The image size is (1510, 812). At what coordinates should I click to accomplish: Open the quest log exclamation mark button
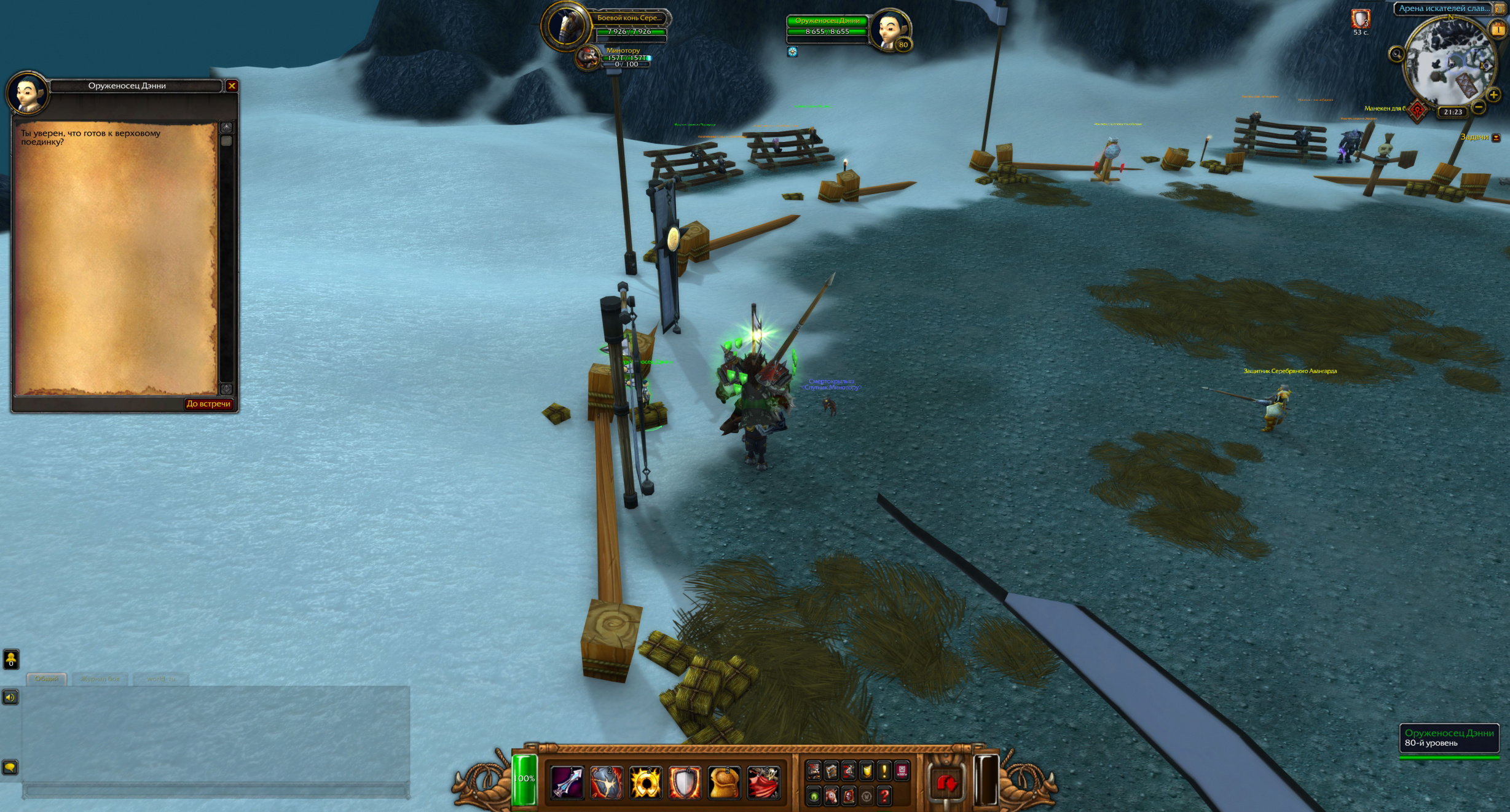tap(884, 770)
